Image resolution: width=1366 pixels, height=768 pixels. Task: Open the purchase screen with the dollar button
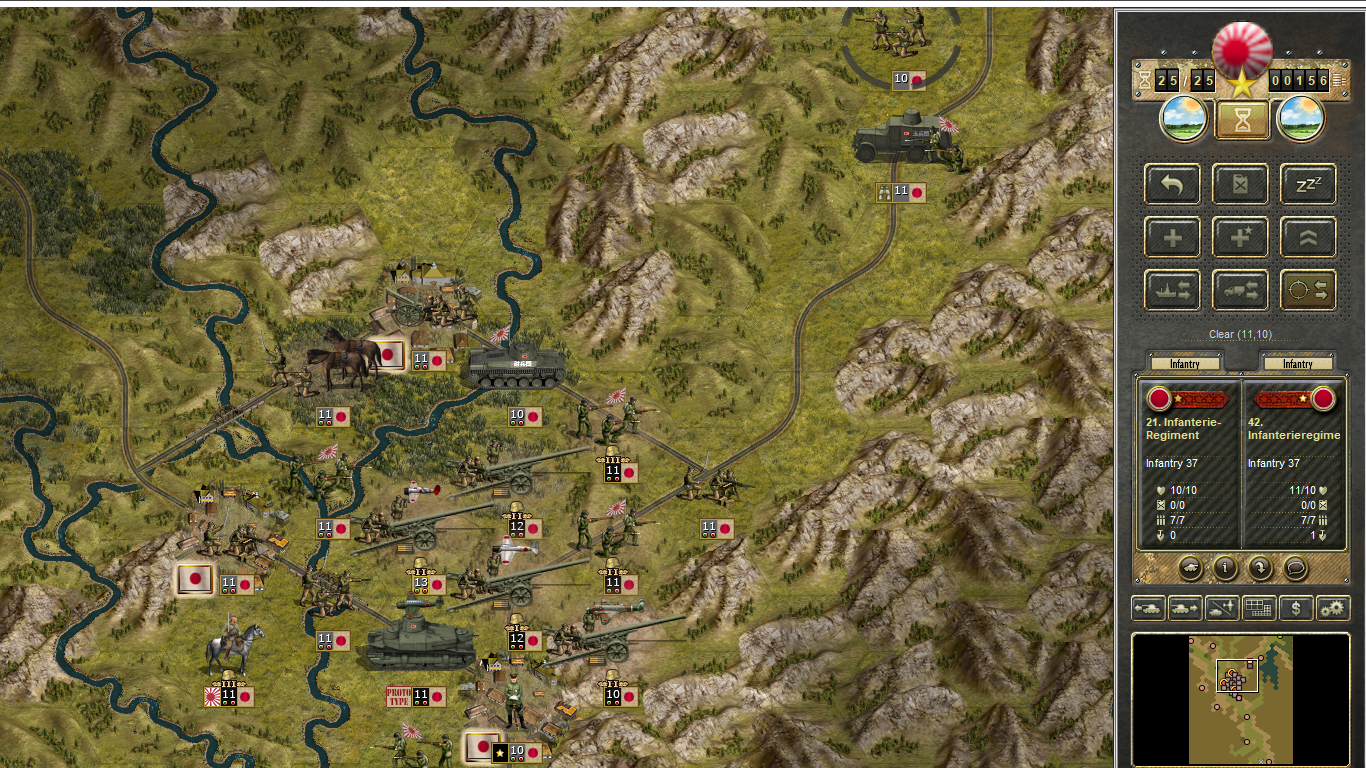(x=1296, y=607)
